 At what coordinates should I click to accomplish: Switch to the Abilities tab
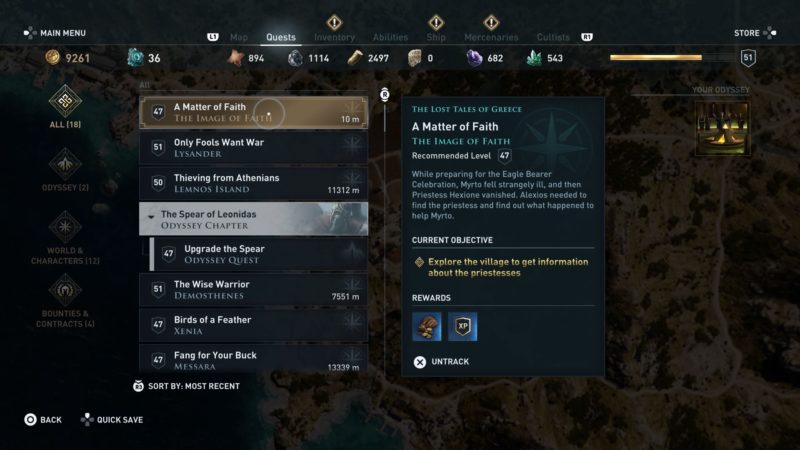[390, 38]
